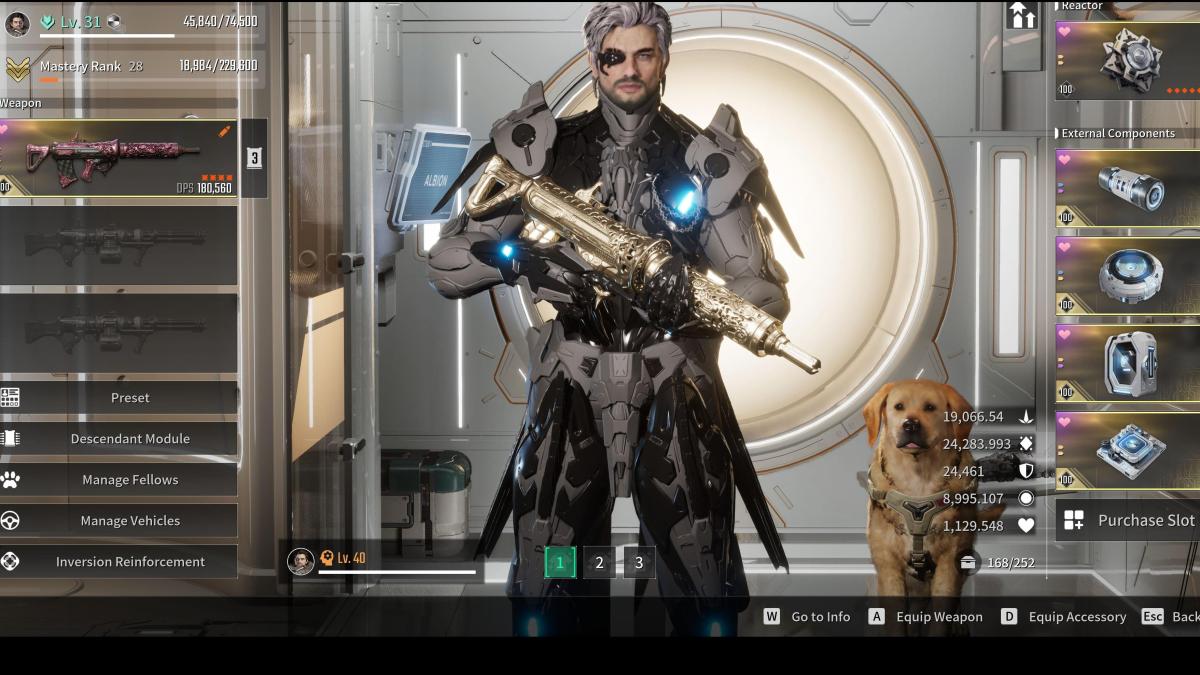Screen dimensions: 1200x675
Task: Switch to loadout preset 3
Action: 639,562
